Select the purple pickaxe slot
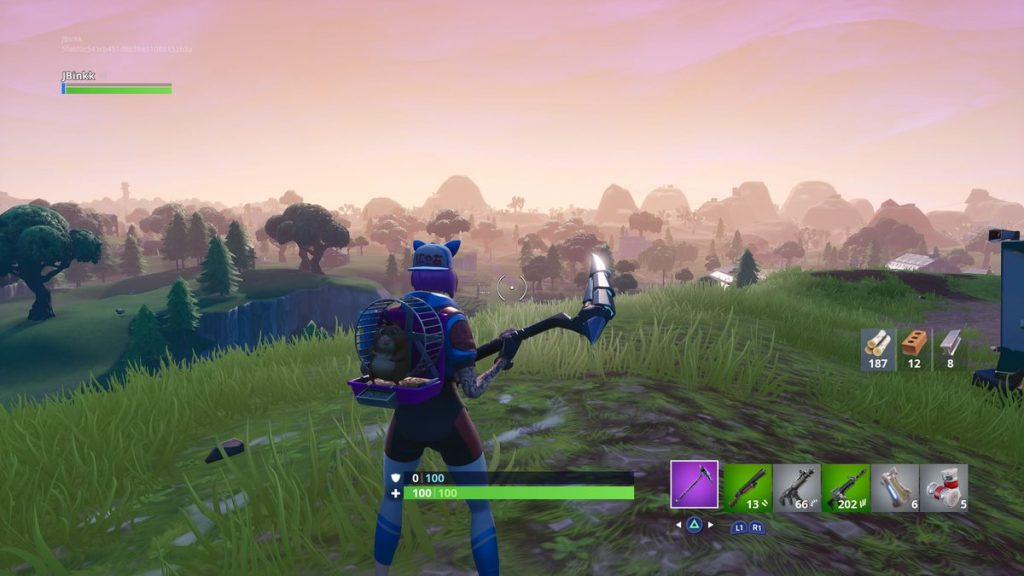The height and width of the screenshot is (576, 1024). click(694, 485)
